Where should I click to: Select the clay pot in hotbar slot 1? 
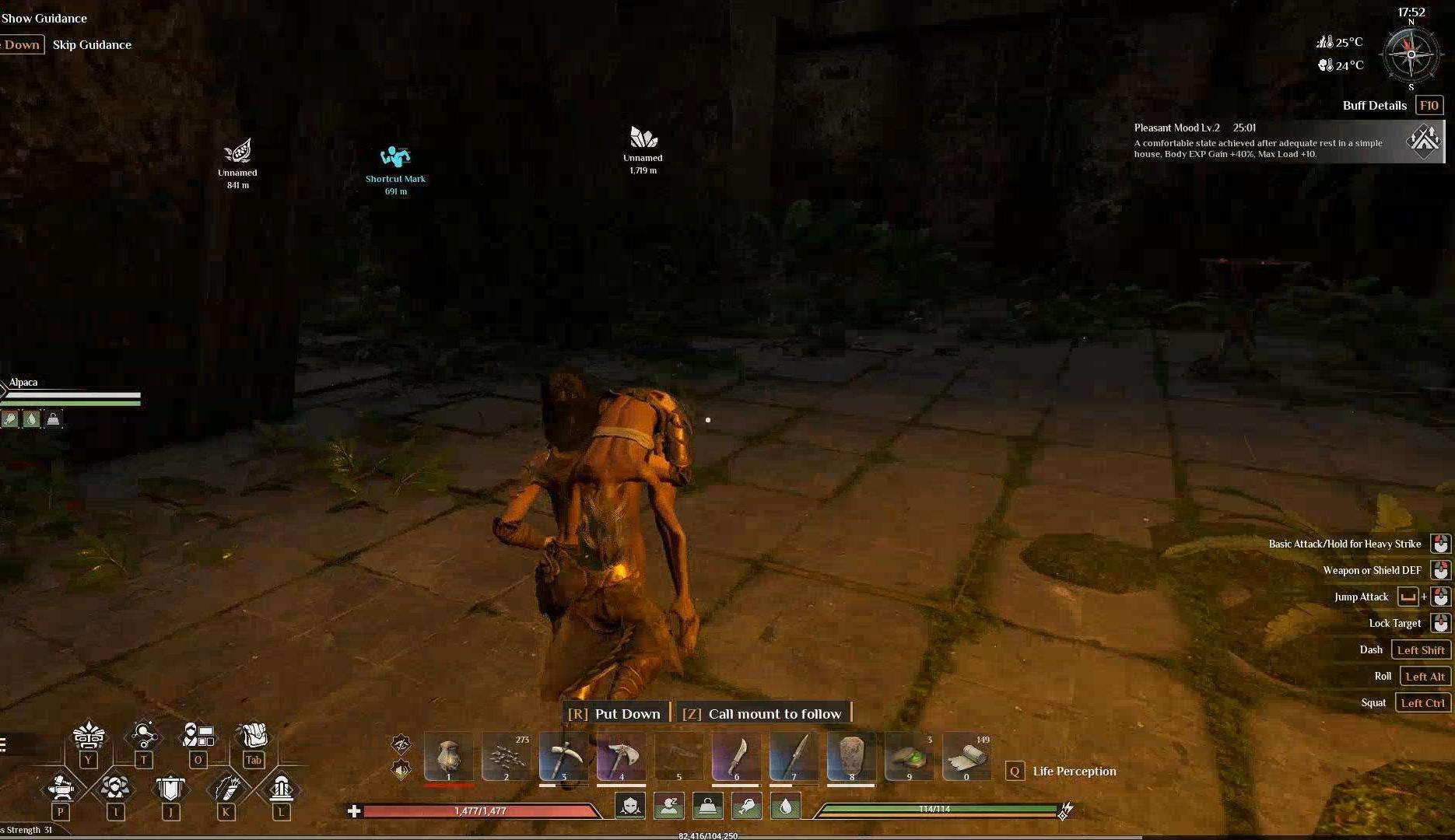[x=448, y=756]
